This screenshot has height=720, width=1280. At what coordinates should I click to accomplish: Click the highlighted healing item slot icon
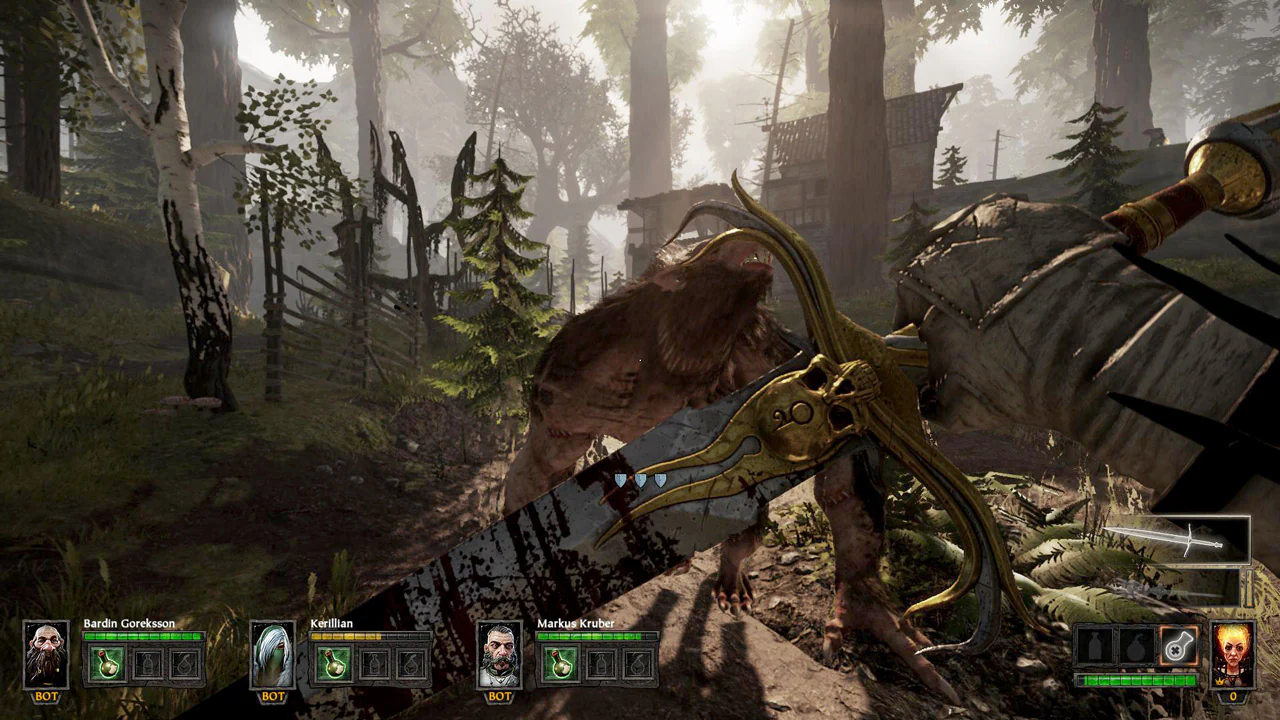click(1177, 648)
